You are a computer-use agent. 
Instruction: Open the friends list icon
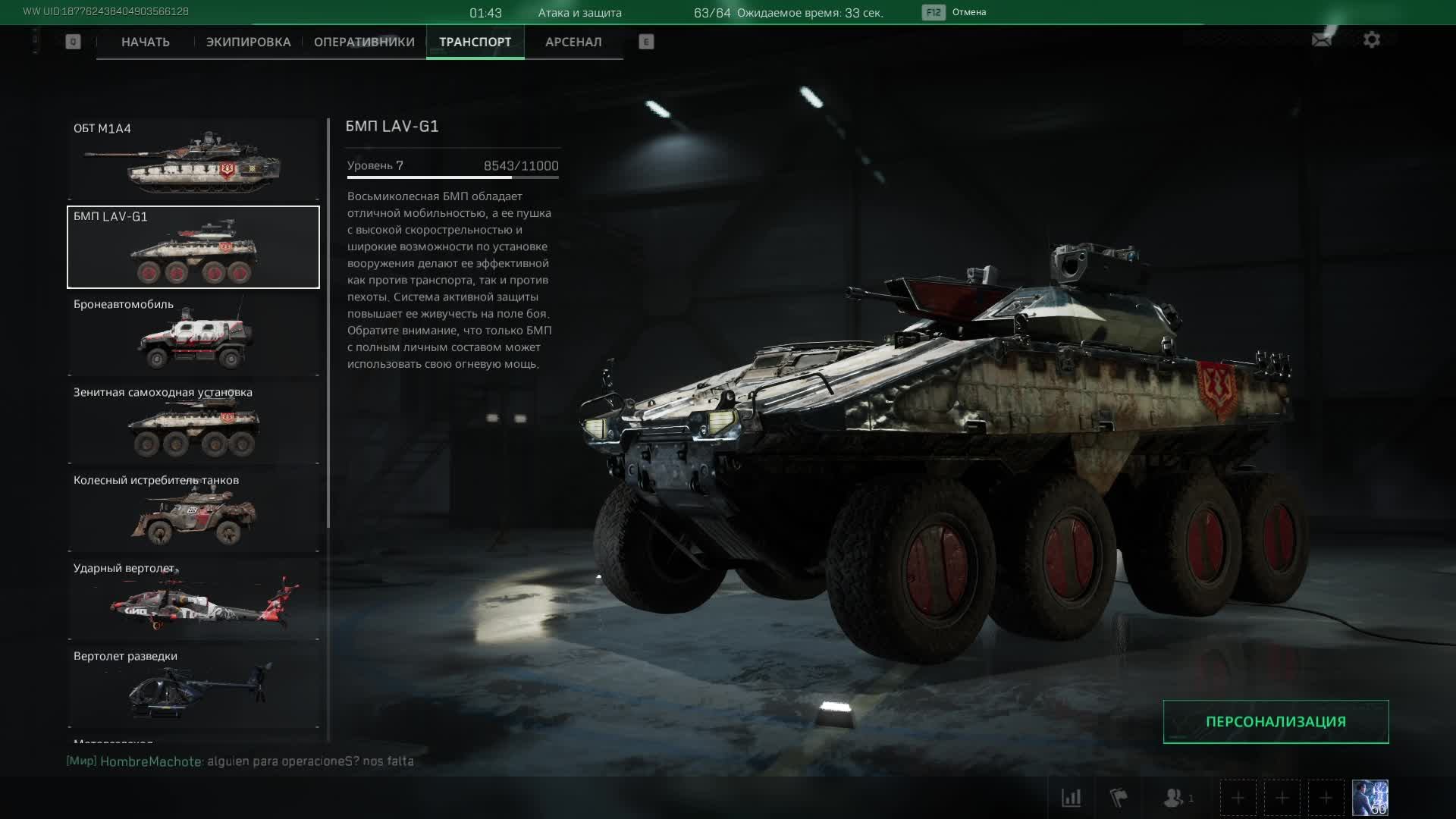(1175, 798)
